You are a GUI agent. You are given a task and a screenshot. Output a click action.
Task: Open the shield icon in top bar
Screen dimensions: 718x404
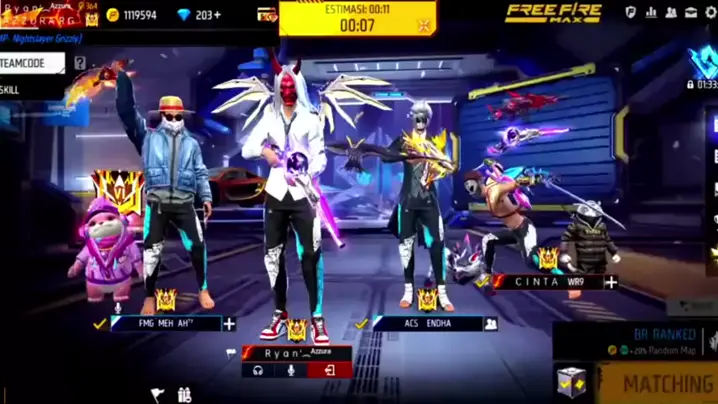(x=631, y=13)
